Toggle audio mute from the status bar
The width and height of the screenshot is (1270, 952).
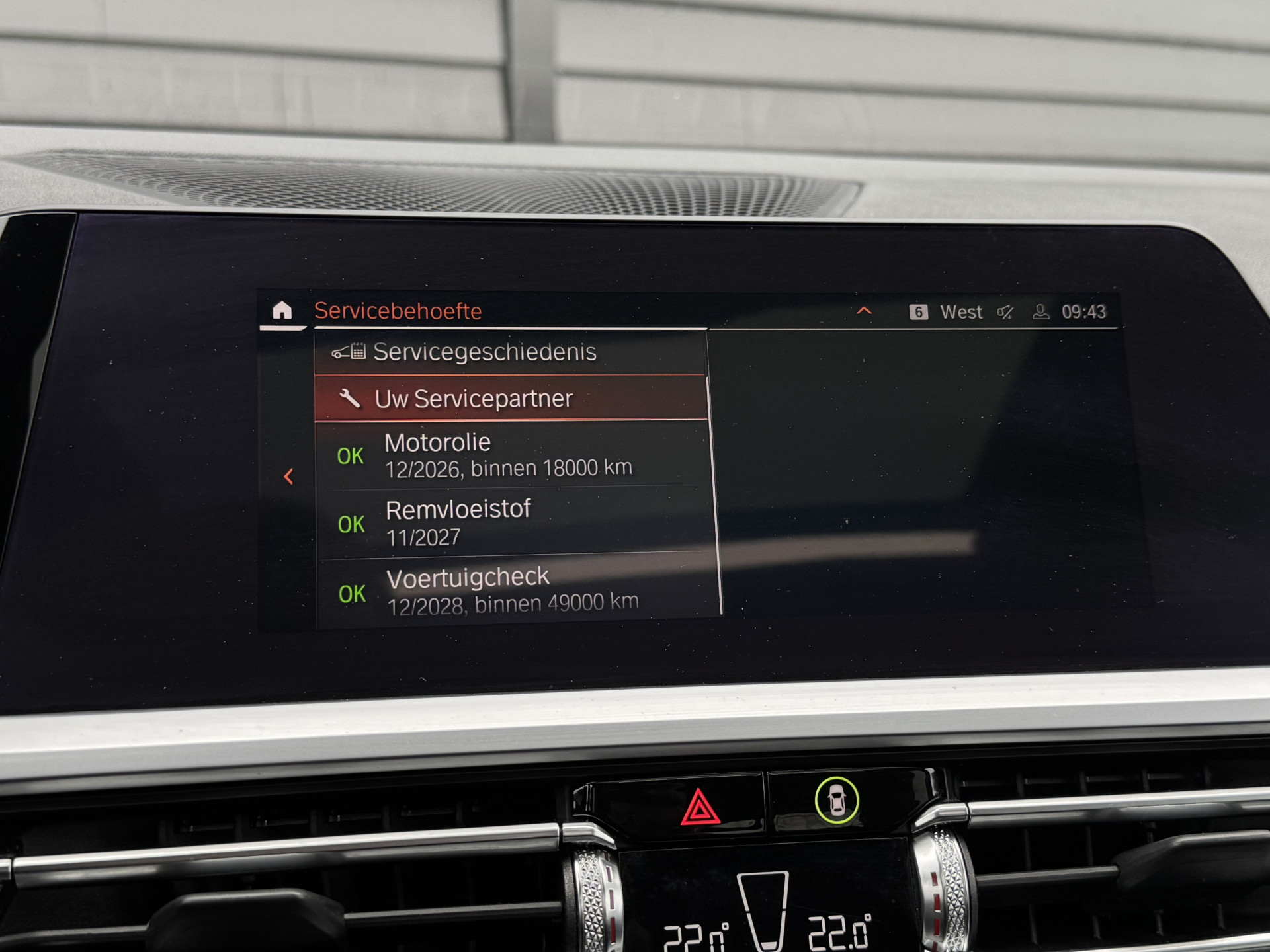pyautogui.click(x=1005, y=312)
